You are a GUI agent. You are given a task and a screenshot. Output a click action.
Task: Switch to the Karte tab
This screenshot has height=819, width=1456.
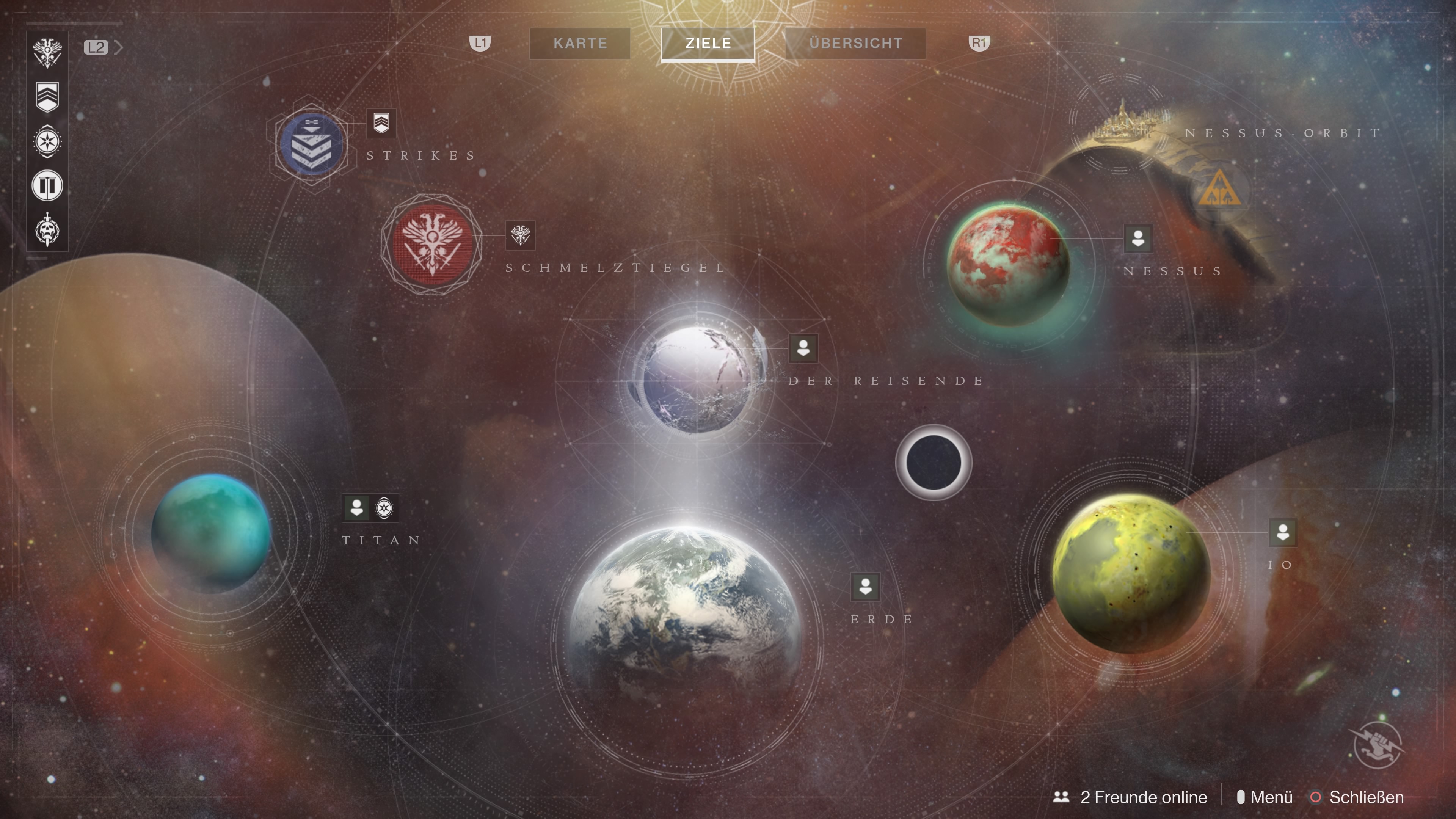(580, 44)
